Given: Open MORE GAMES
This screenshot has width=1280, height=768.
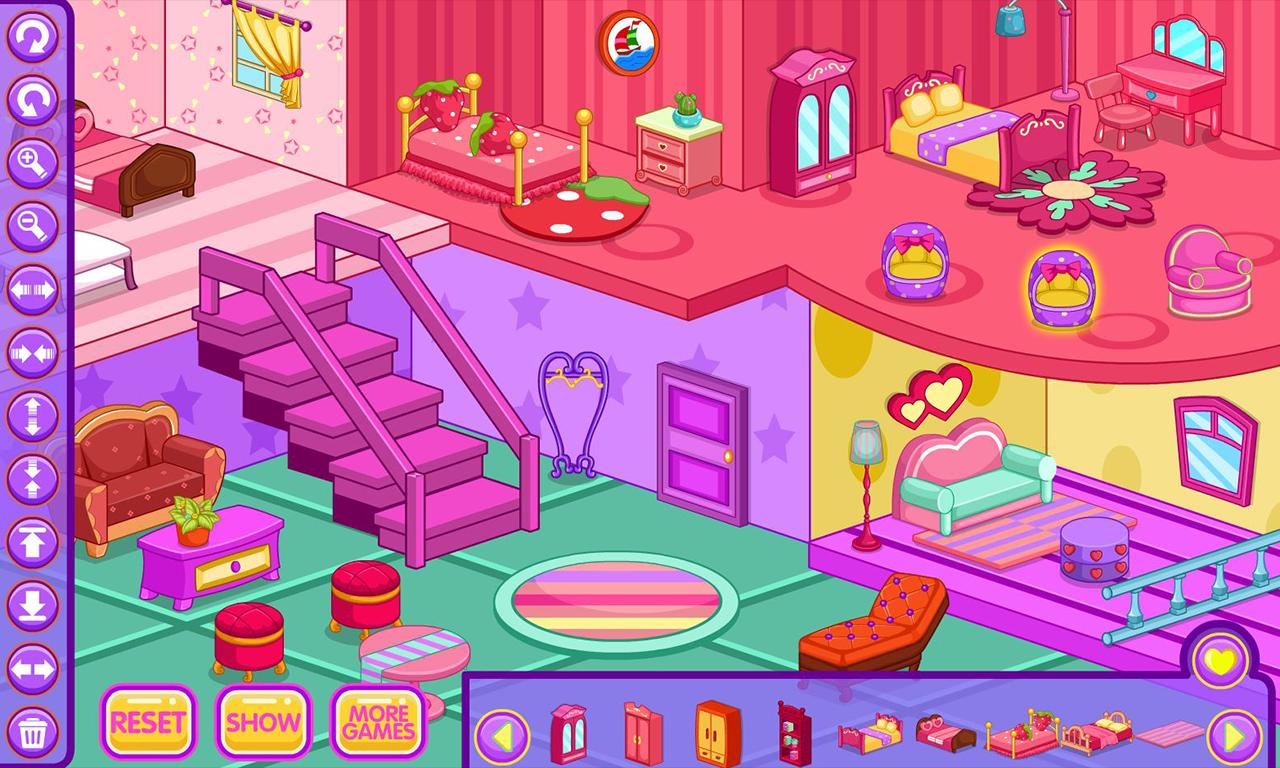Looking at the screenshot, I should [x=378, y=722].
